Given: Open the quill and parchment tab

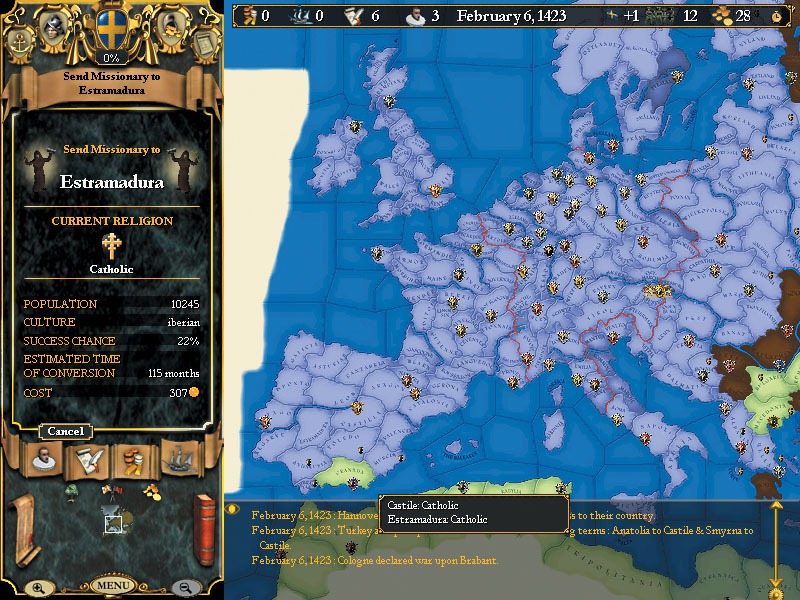Looking at the screenshot, I should (86, 459).
